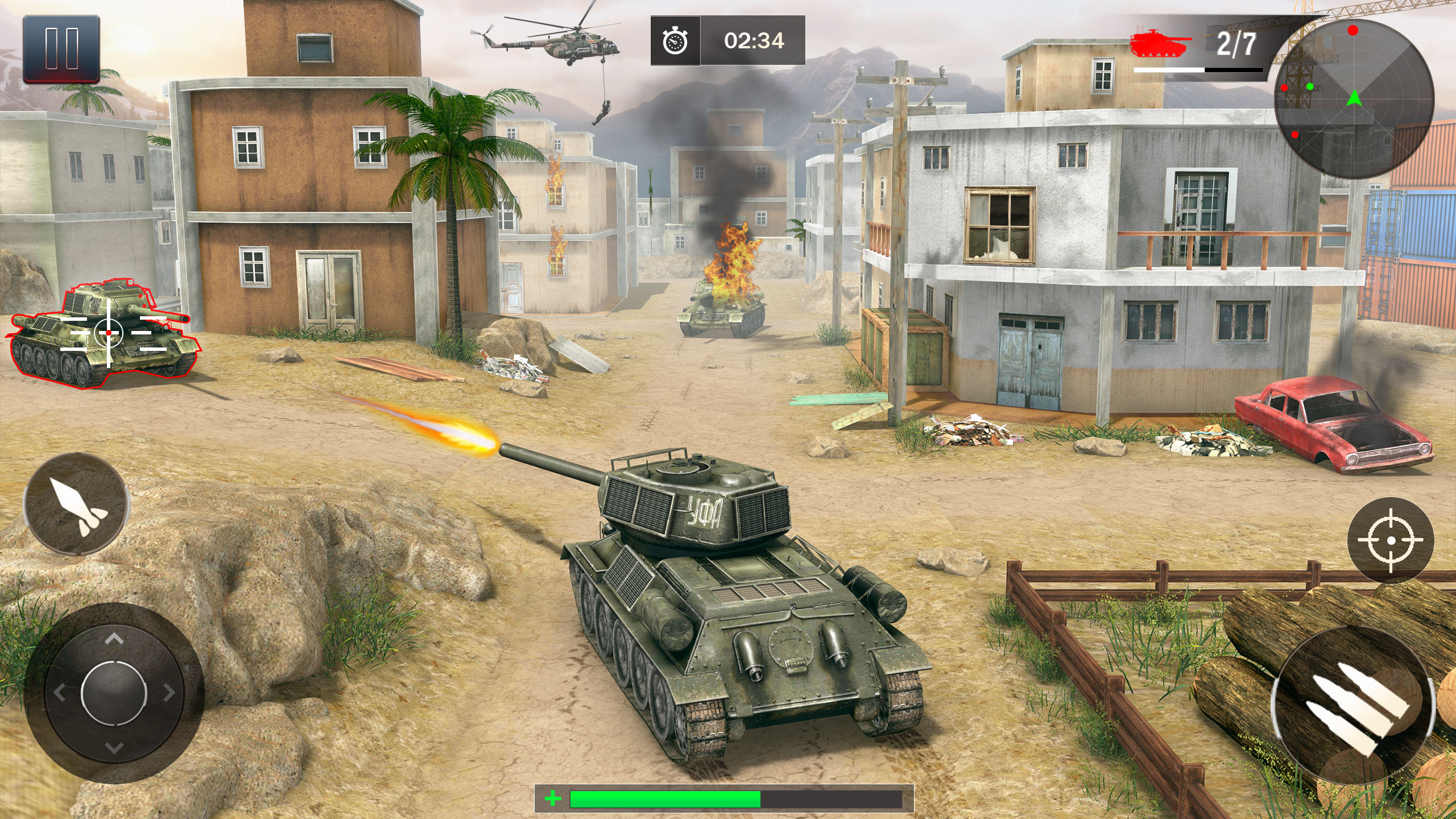The image size is (1456, 819).
Task: Click the stopwatch timer icon
Action: tap(674, 41)
